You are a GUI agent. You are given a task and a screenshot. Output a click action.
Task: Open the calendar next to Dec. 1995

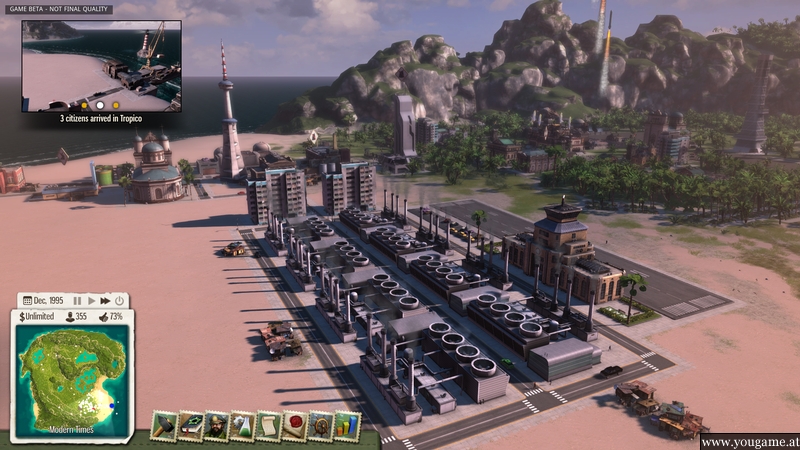(x=26, y=300)
